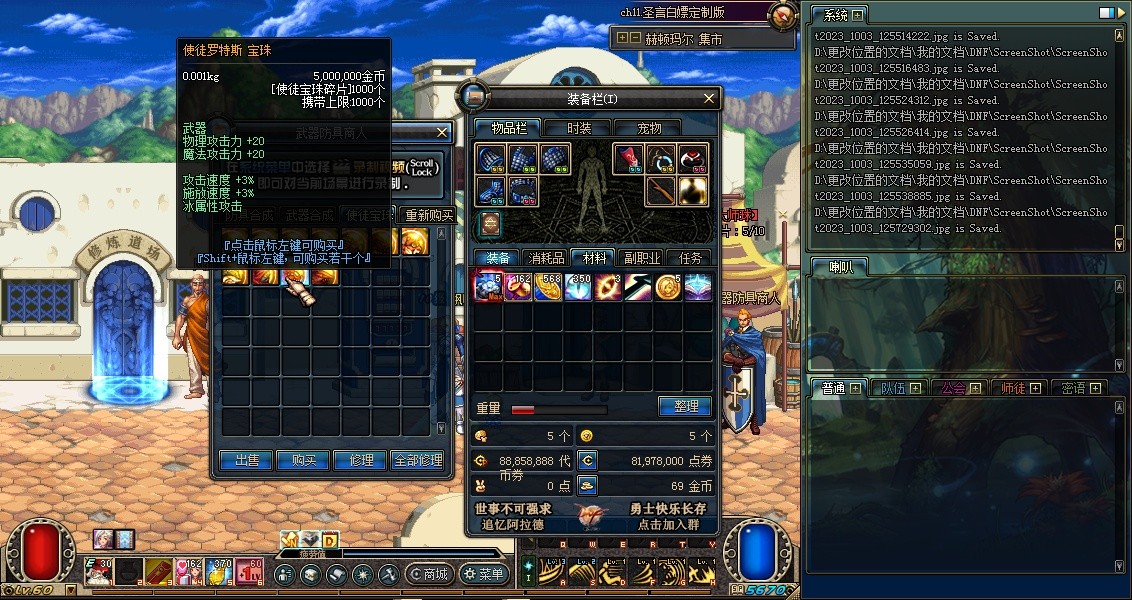Choose the 购买 buy button
Image resolution: width=1132 pixels, height=600 pixels.
coord(304,460)
